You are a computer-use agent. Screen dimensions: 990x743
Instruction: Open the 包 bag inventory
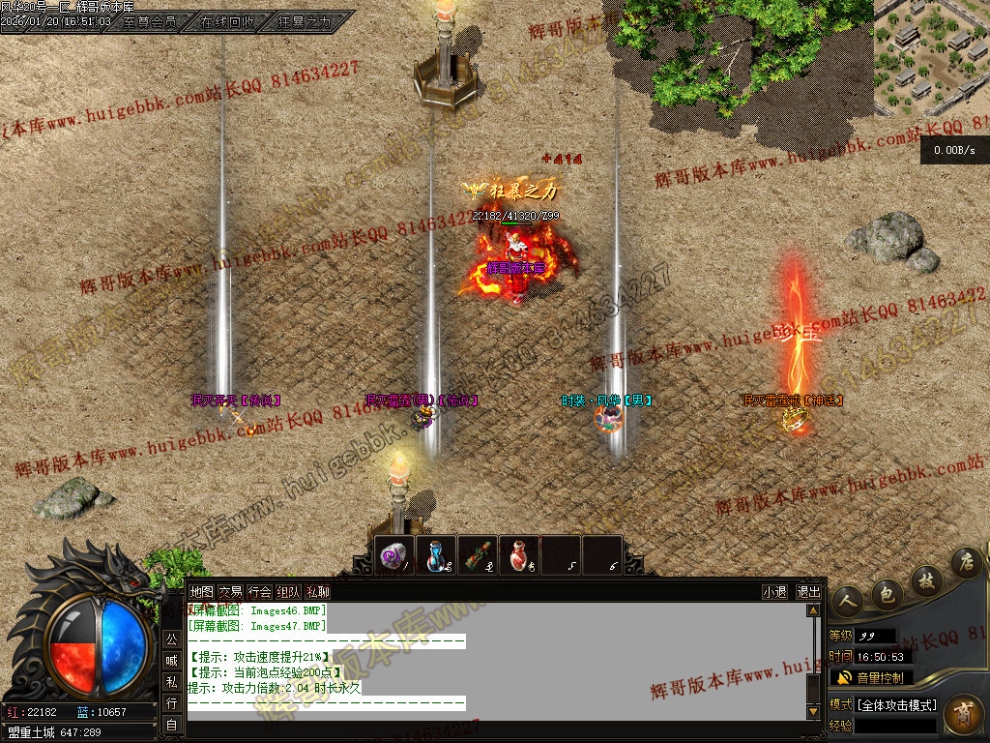886,593
